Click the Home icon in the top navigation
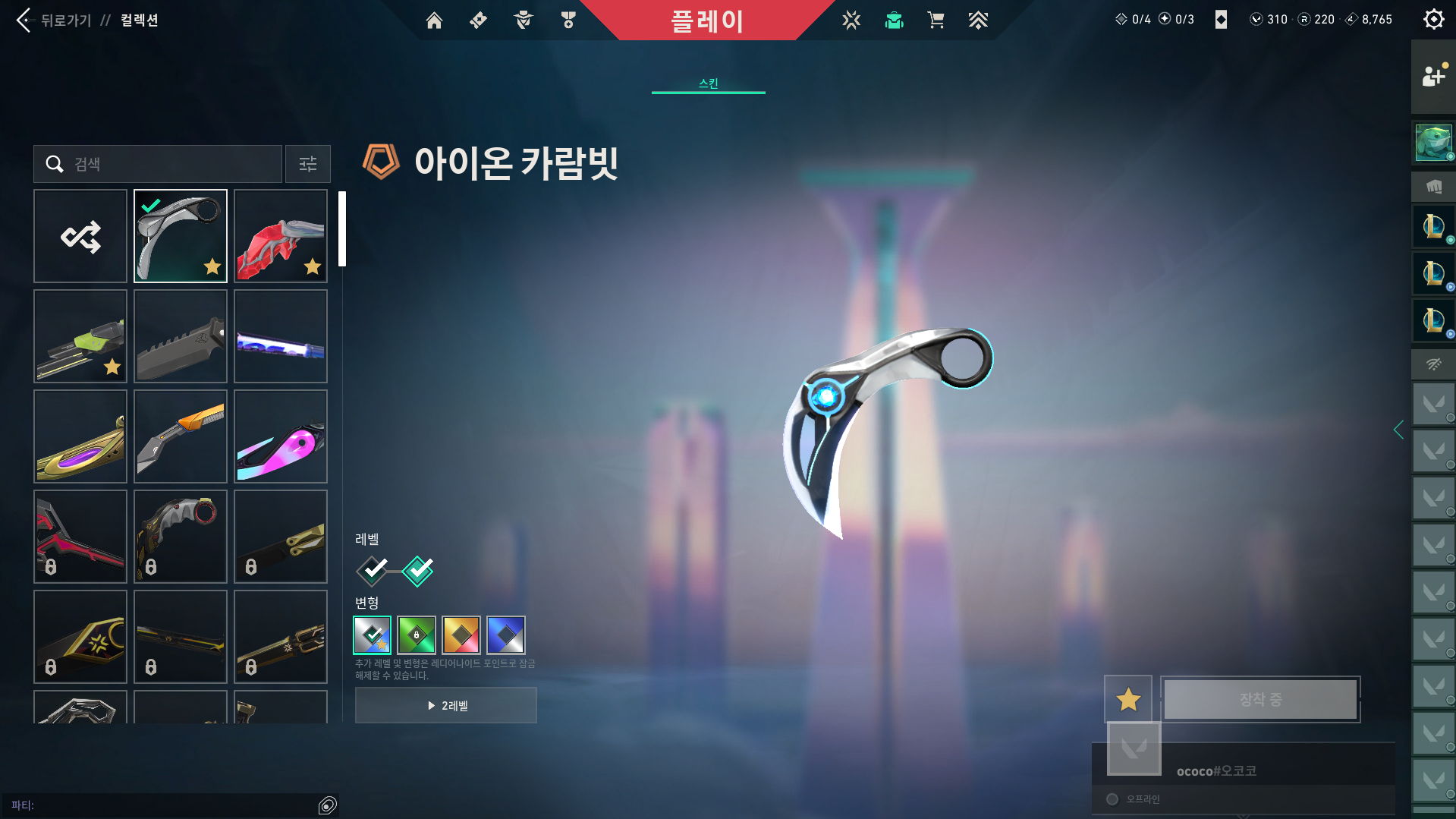 (434, 20)
